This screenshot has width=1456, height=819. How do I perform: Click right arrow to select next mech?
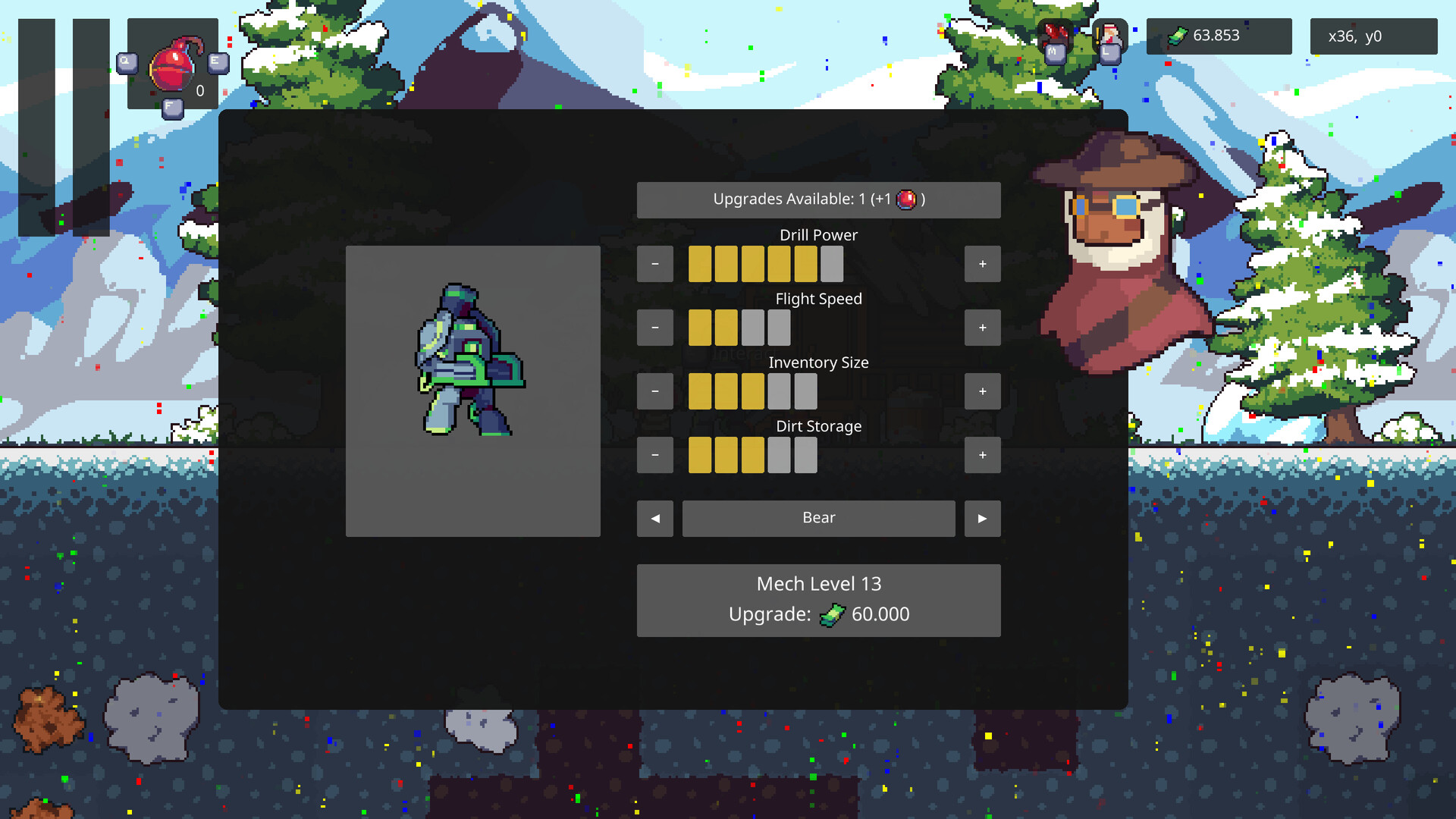click(982, 518)
